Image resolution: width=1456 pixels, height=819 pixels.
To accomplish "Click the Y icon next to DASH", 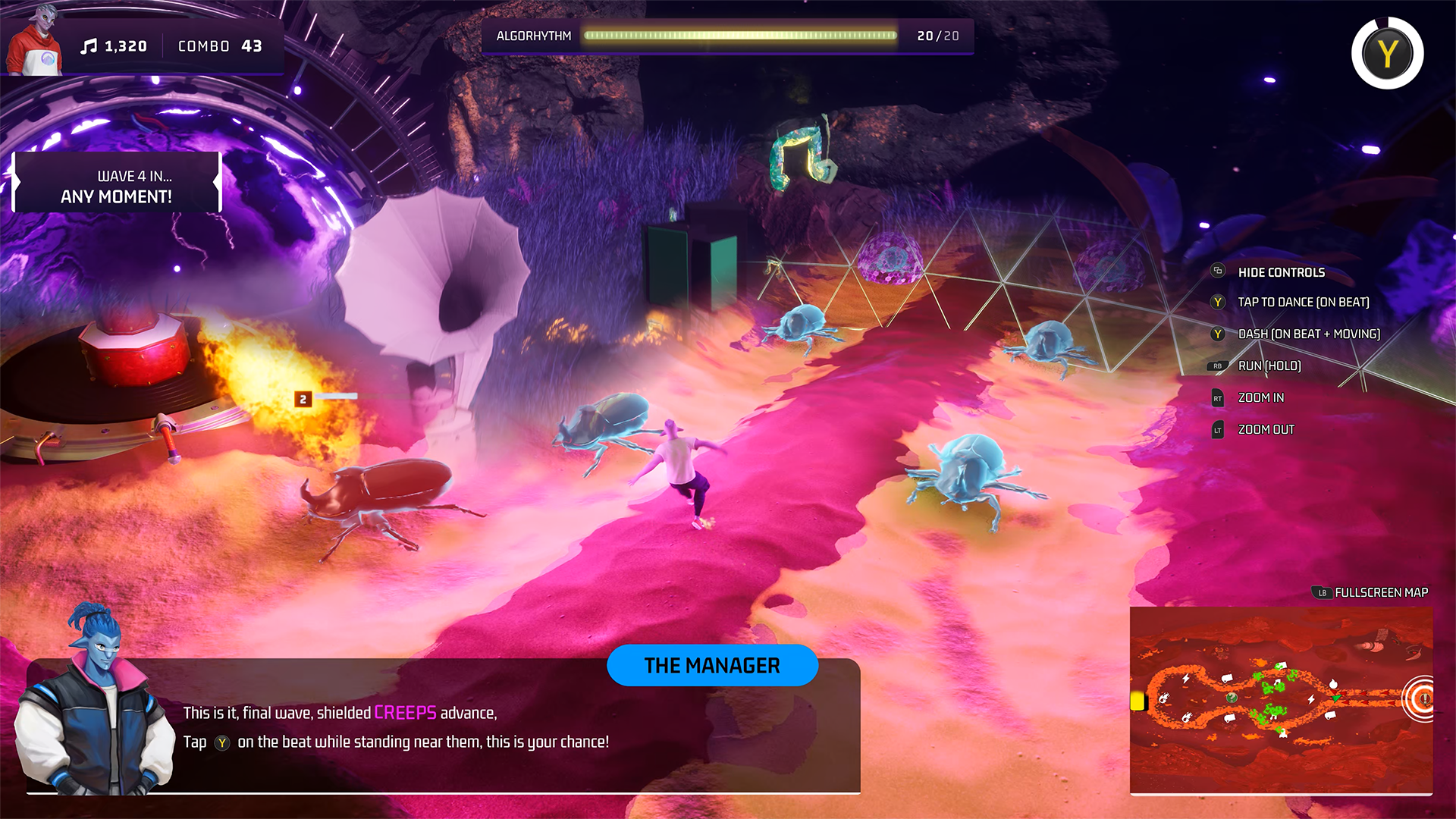I will [1217, 334].
